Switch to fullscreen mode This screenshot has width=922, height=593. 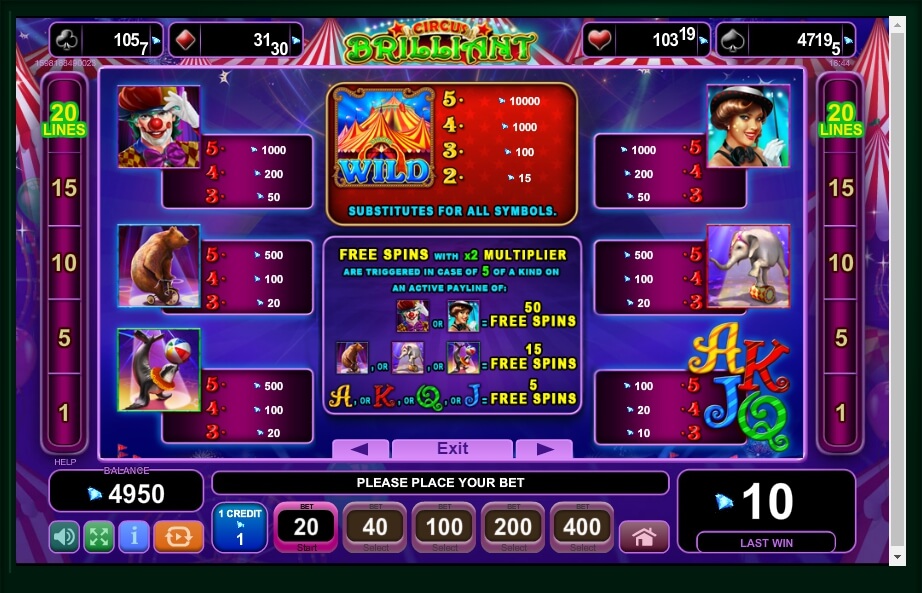click(98, 537)
